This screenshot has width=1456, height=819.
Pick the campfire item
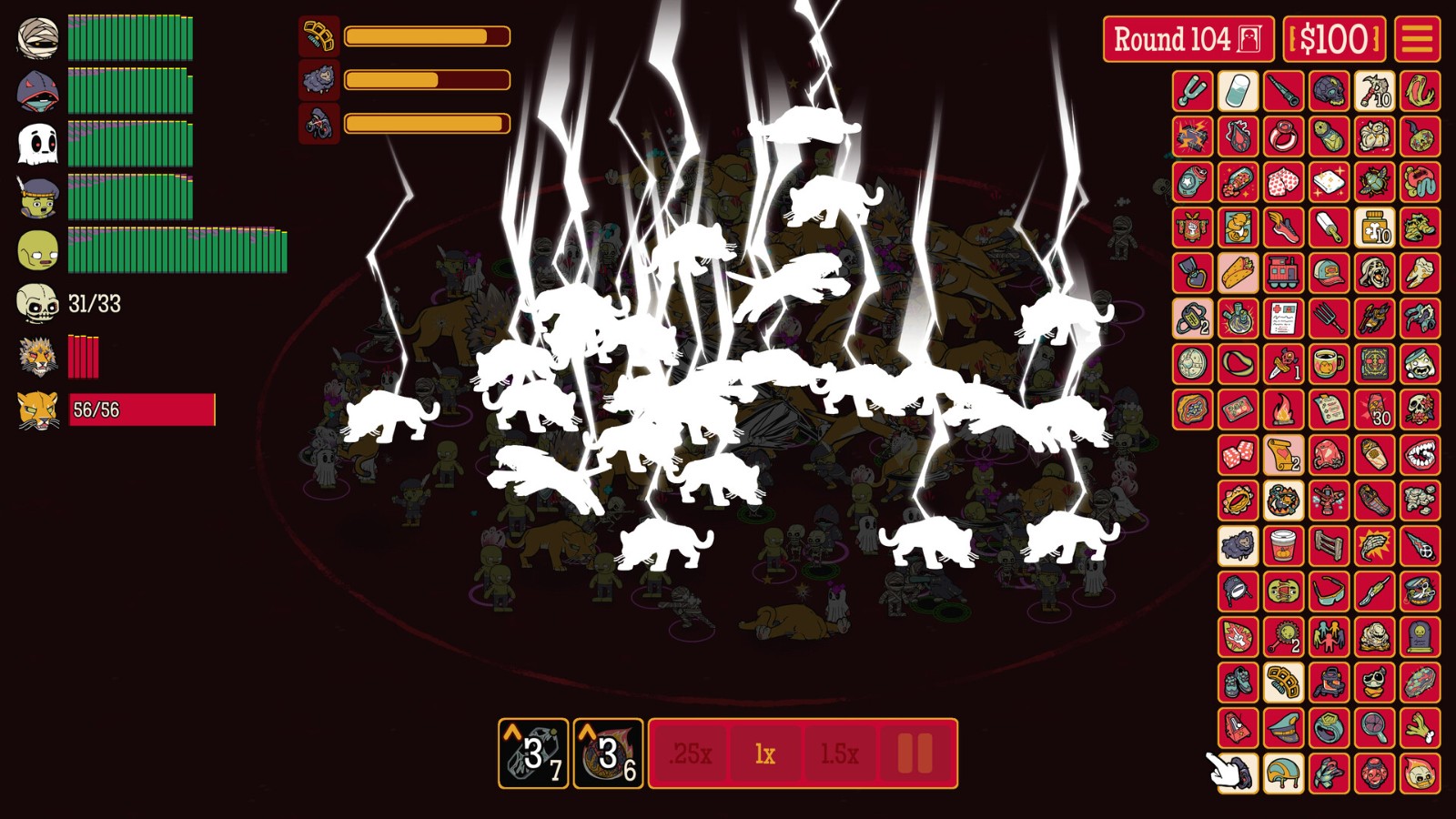1283,409
